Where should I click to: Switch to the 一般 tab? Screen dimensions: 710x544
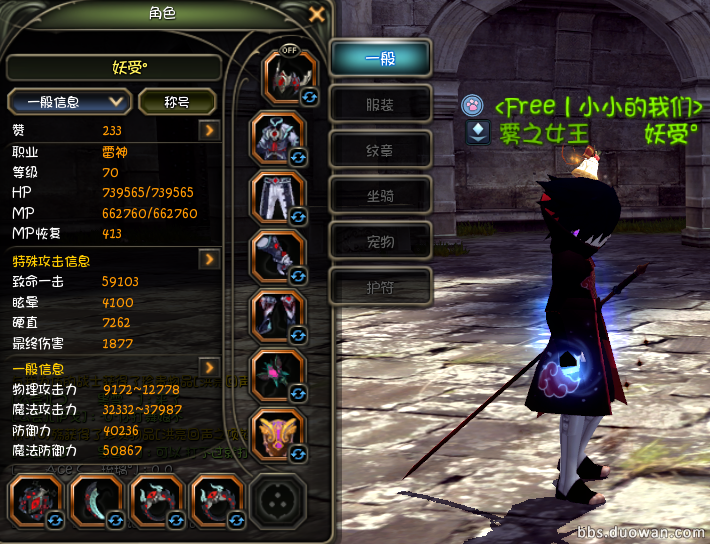click(381, 58)
